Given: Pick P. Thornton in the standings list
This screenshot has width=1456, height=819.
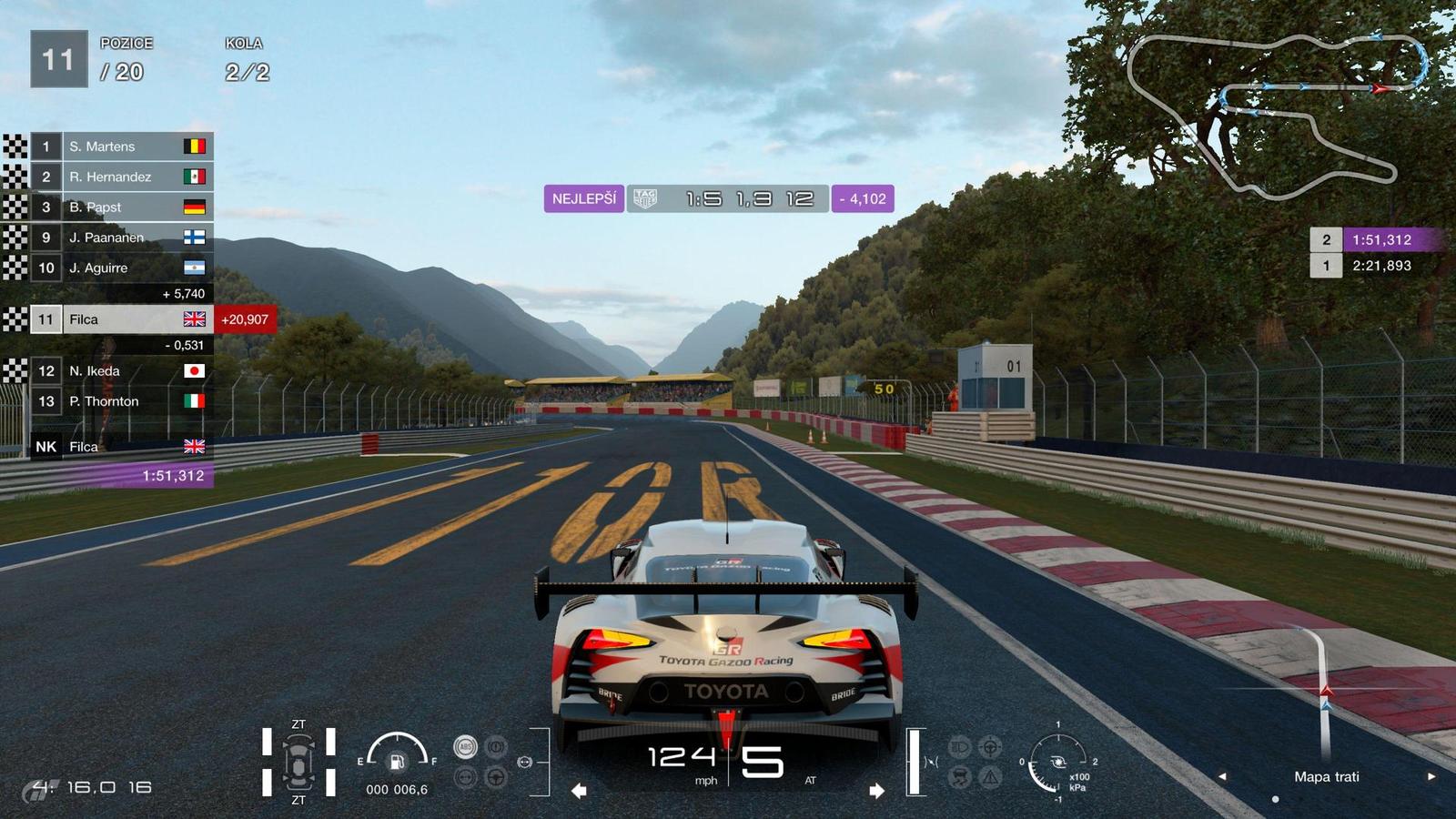Looking at the screenshot, I should [x=122, y=401].
